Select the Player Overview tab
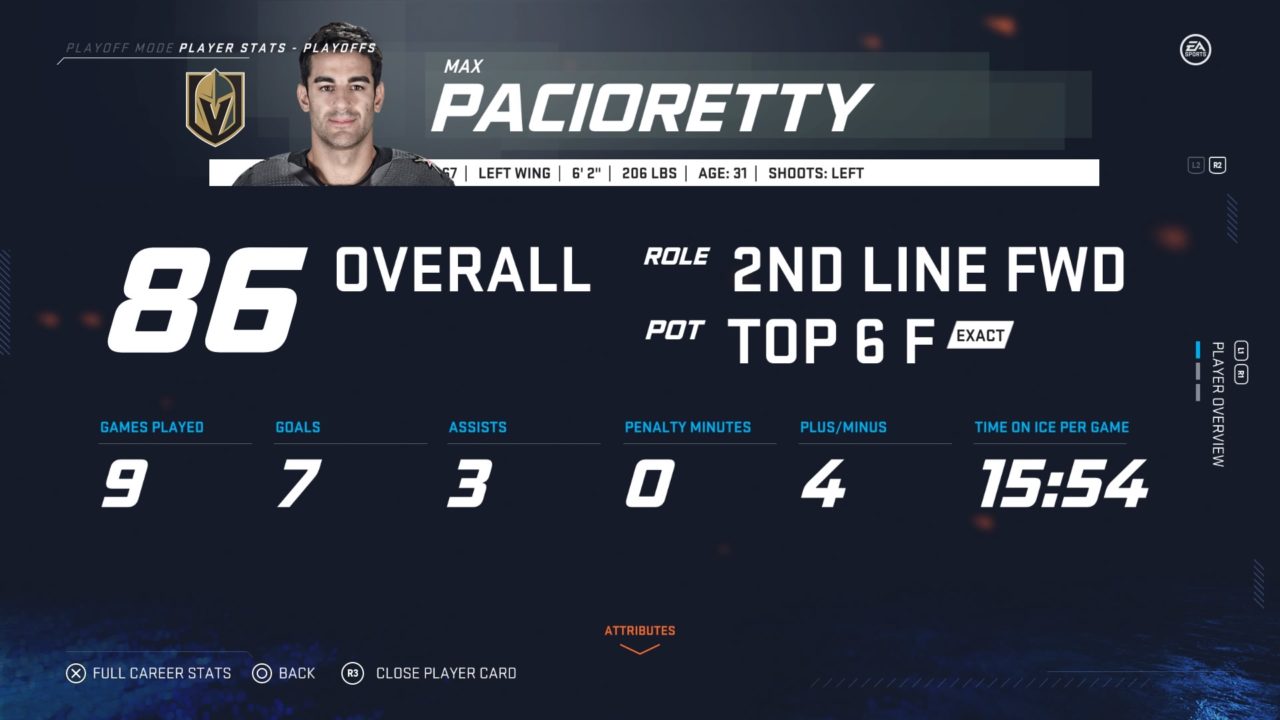The image size is (1280, 720). click(1217, 404)
